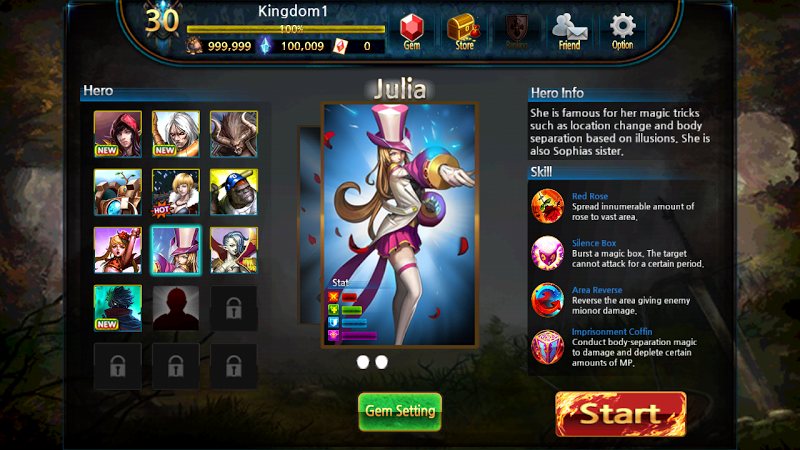The image size is (800, 450).
Task: Choose the gorilla with blue cap
Action: (x=234, y=192)
